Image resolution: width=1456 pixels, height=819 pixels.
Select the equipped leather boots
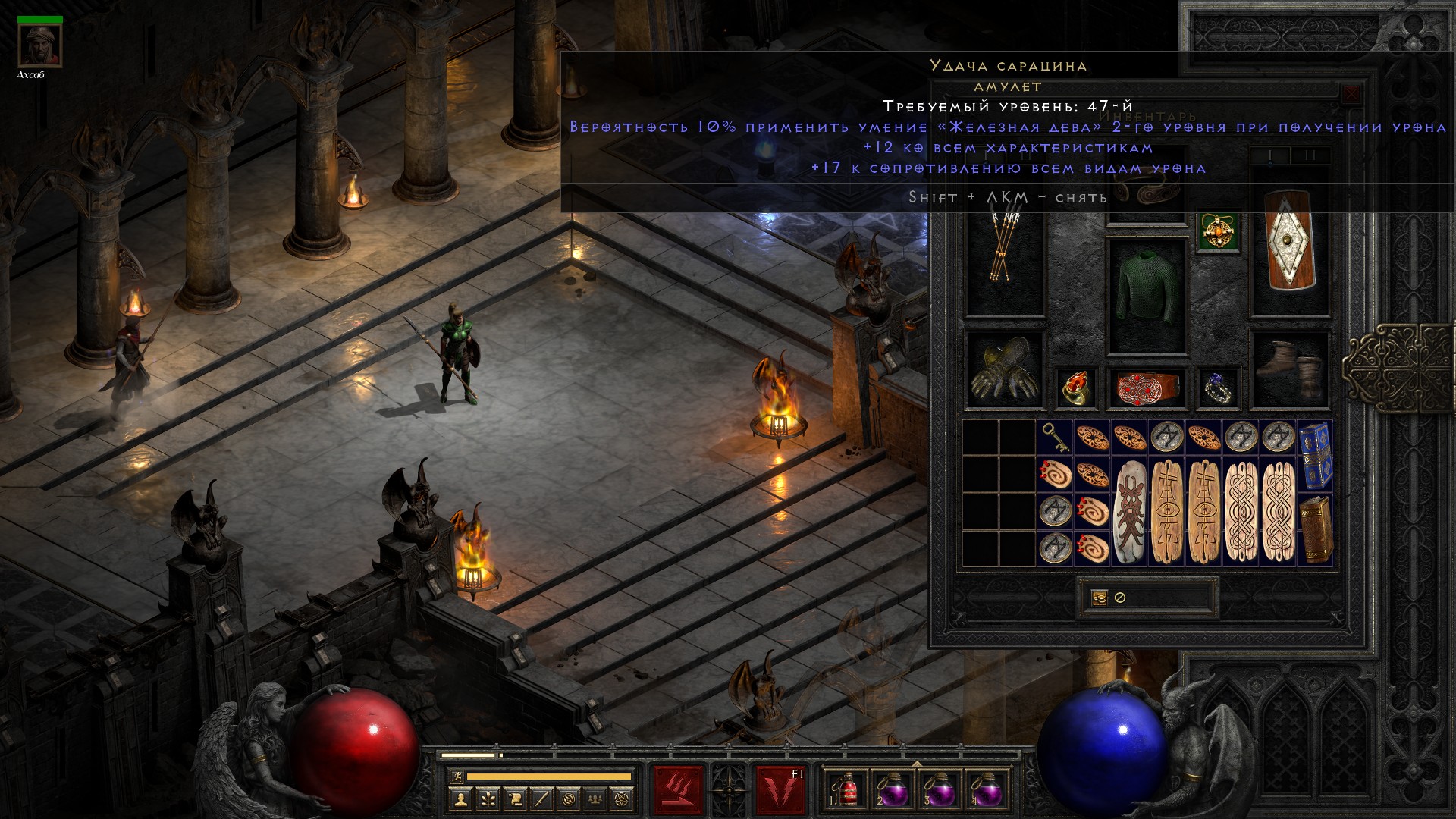click(x=1289, y=369)
